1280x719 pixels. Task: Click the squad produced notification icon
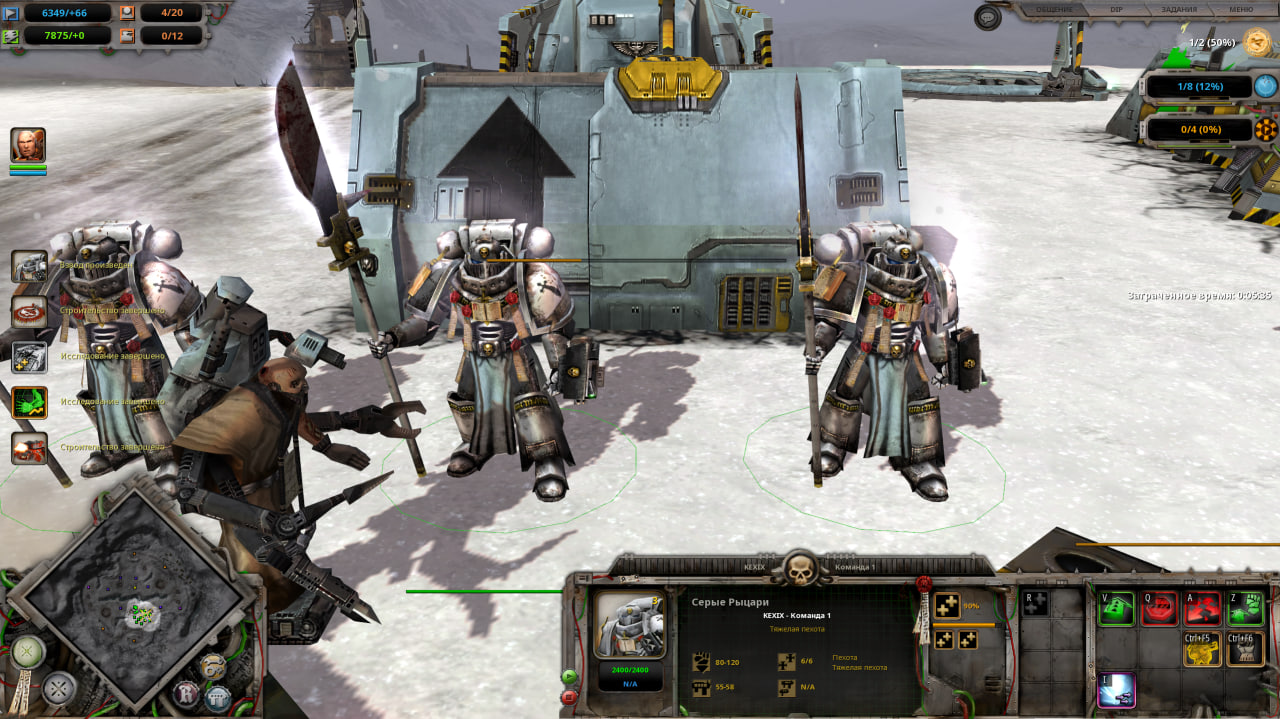(x=29, y=266)
